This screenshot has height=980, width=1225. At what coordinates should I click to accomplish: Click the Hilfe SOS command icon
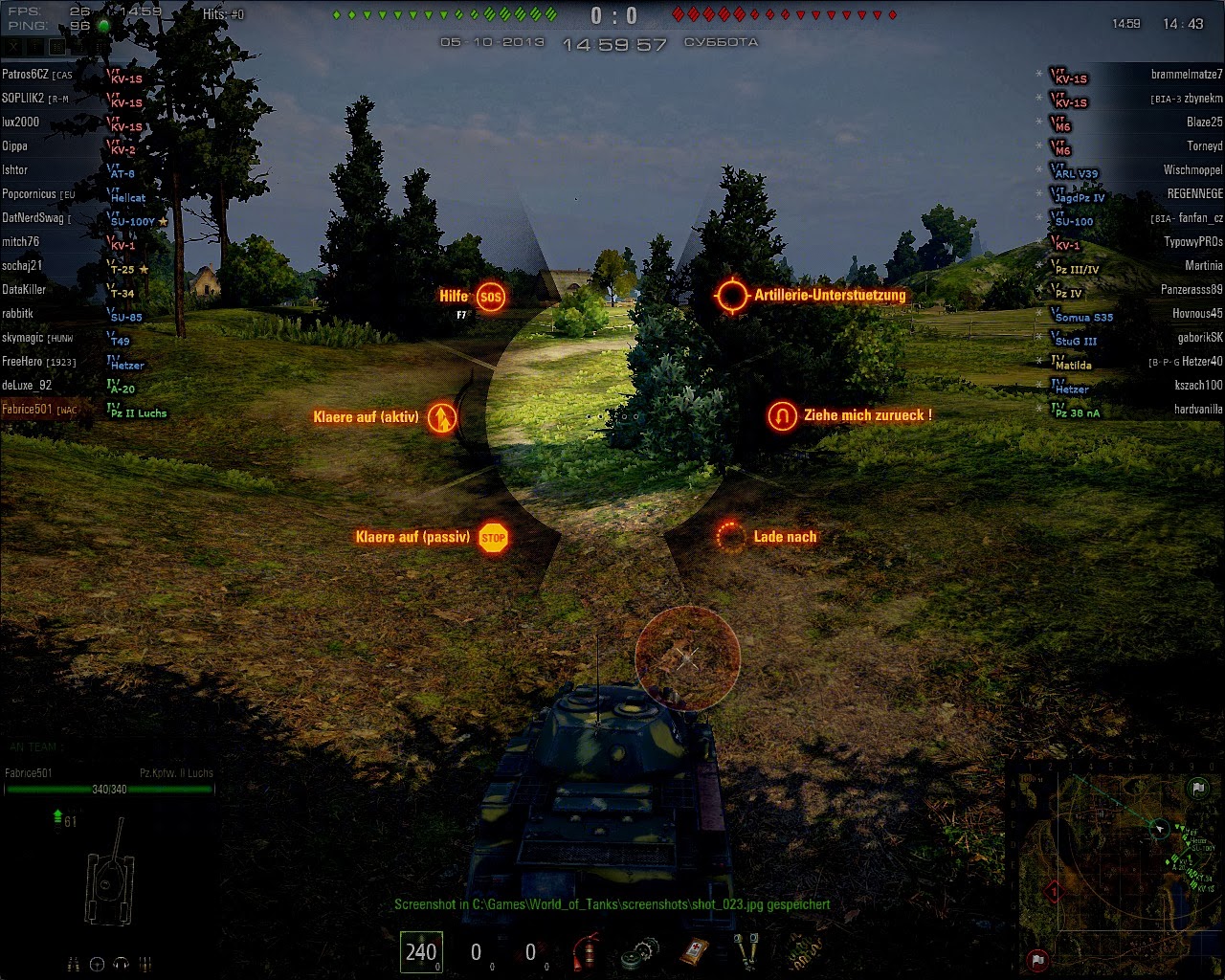tap(491, 296)
